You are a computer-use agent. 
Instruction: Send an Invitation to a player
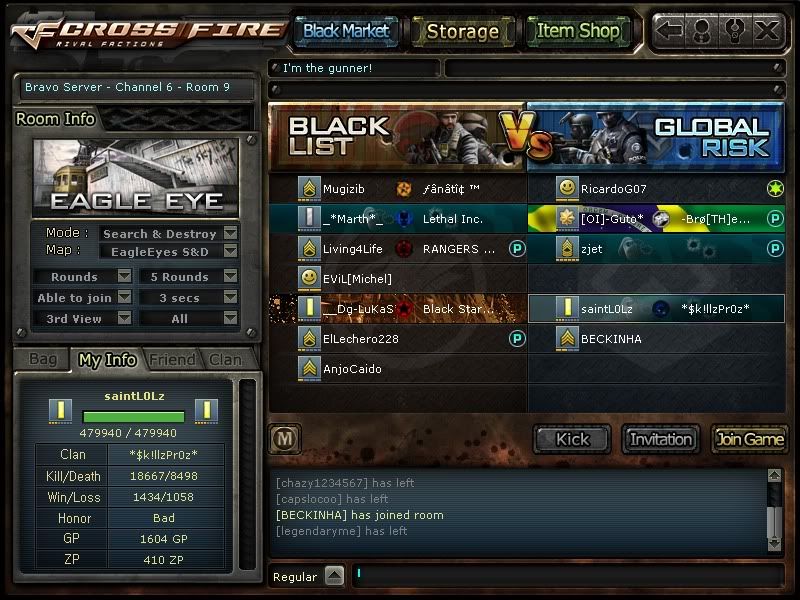(660, 439)
